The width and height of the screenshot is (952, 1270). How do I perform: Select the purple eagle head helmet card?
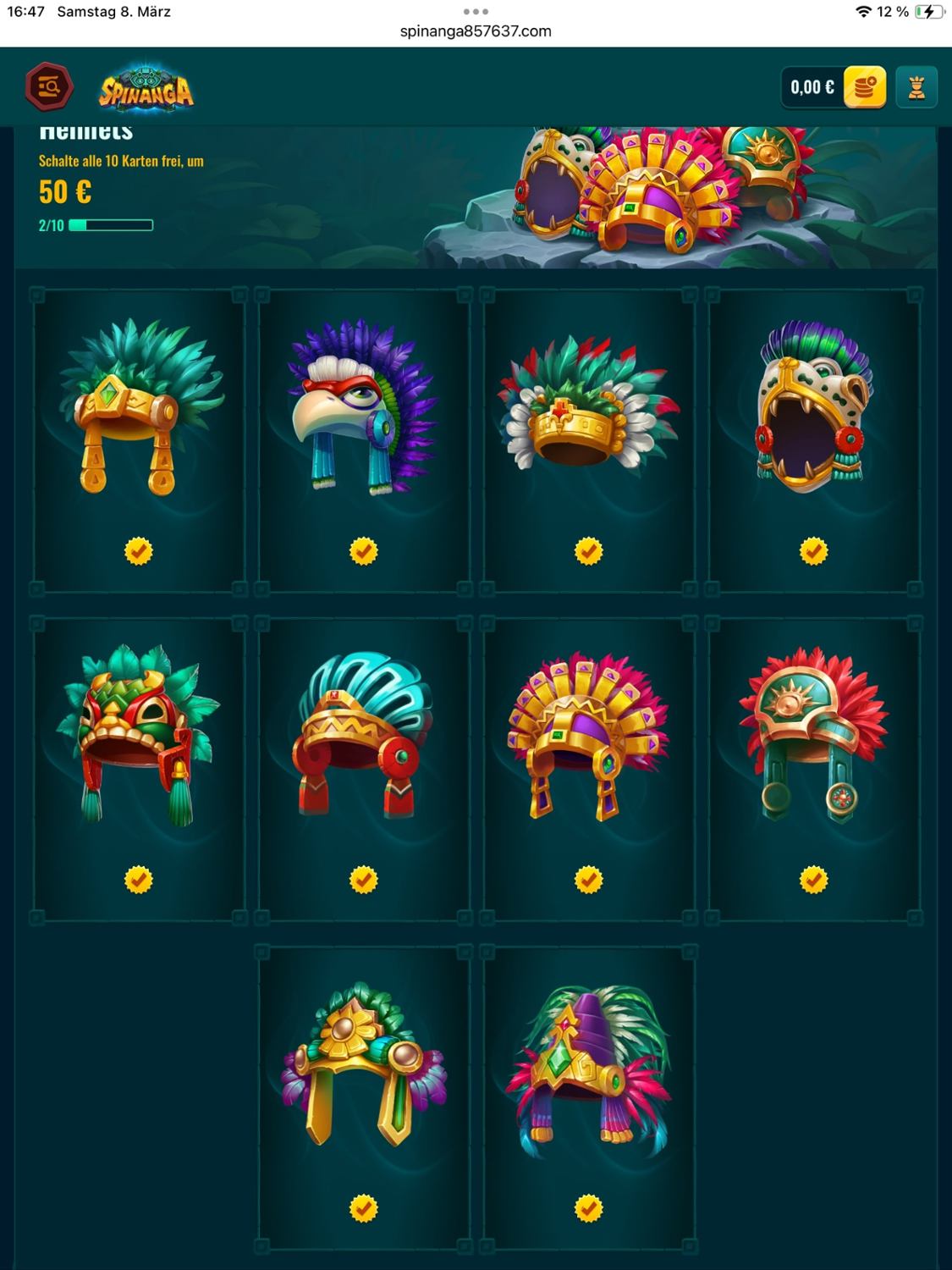364,439
